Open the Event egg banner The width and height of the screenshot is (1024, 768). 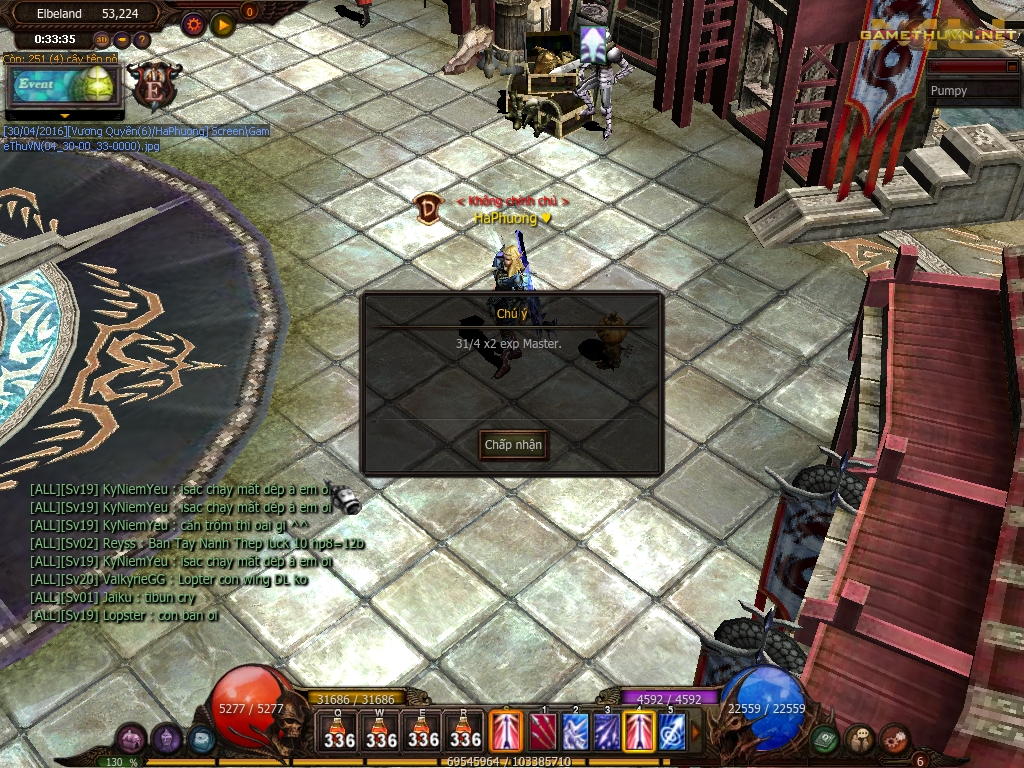point(63,86)
